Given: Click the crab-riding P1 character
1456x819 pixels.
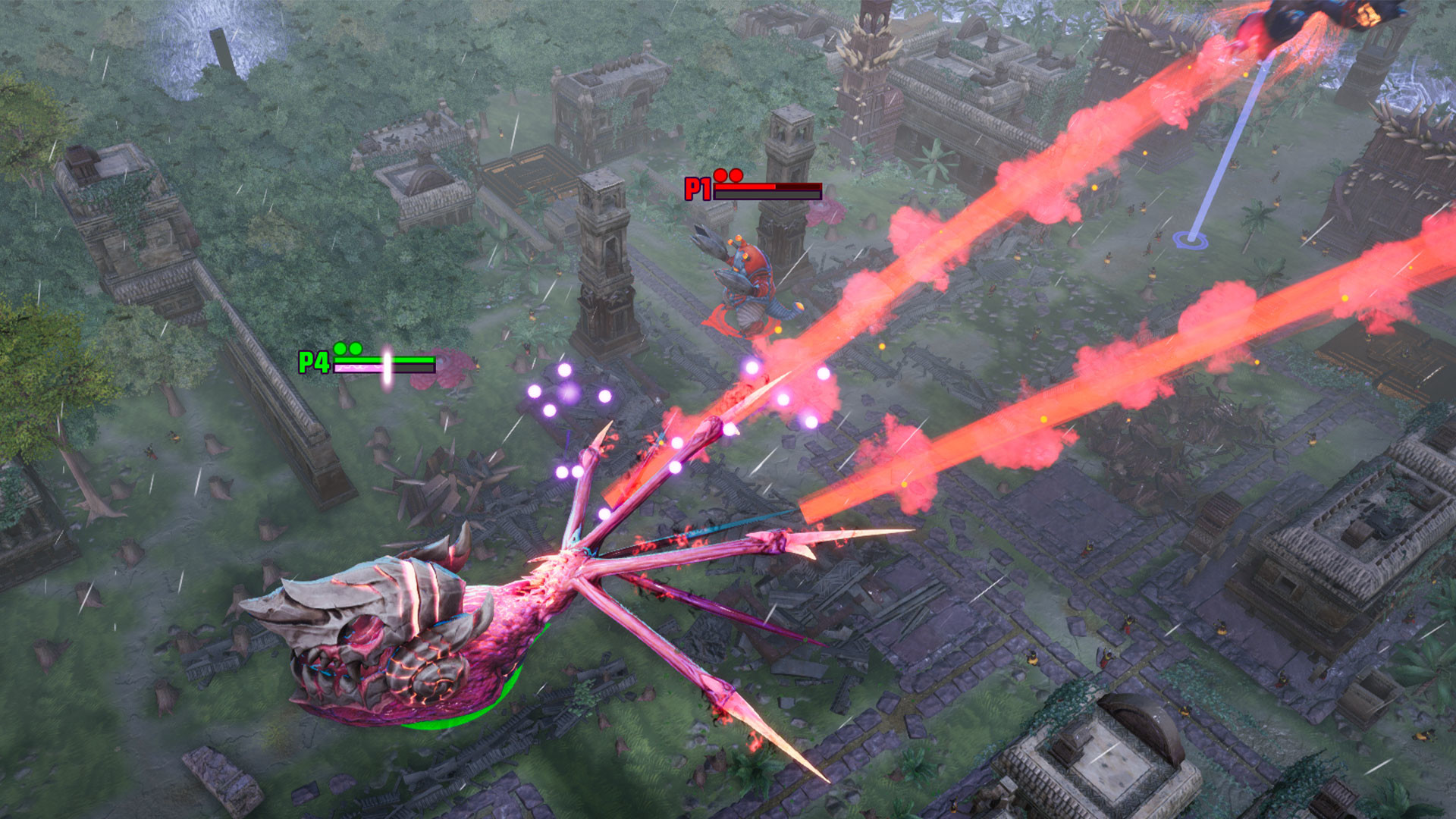Looking at the screenshot, I should 751,277.
